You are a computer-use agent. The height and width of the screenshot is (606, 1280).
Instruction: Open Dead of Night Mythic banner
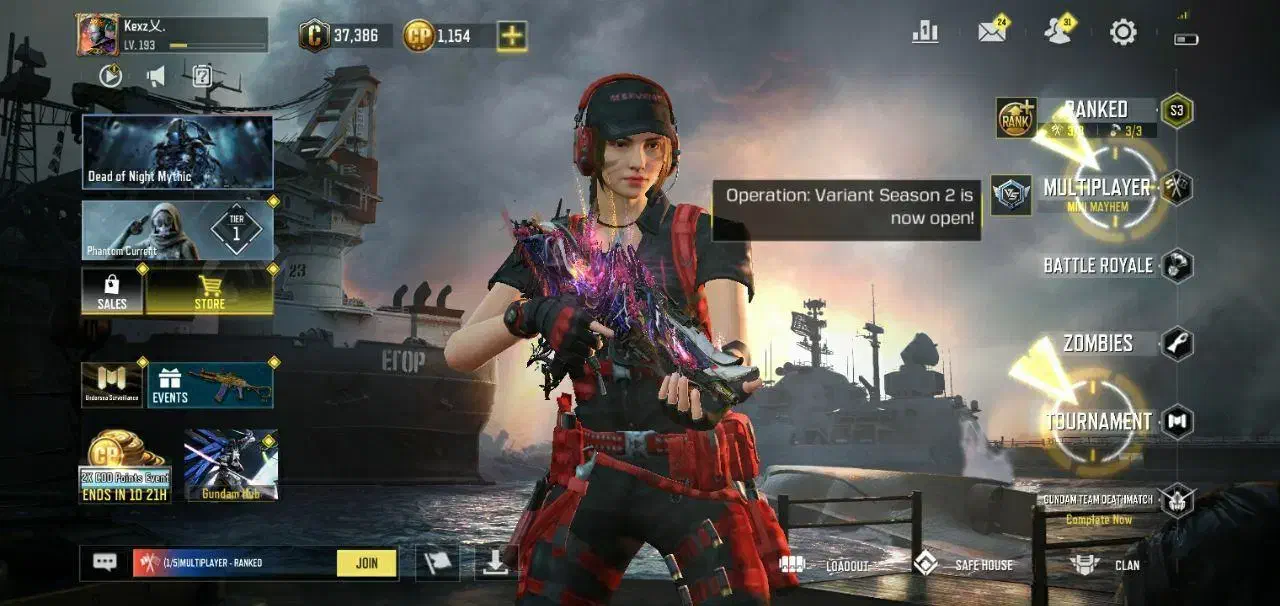coord(178,152)
